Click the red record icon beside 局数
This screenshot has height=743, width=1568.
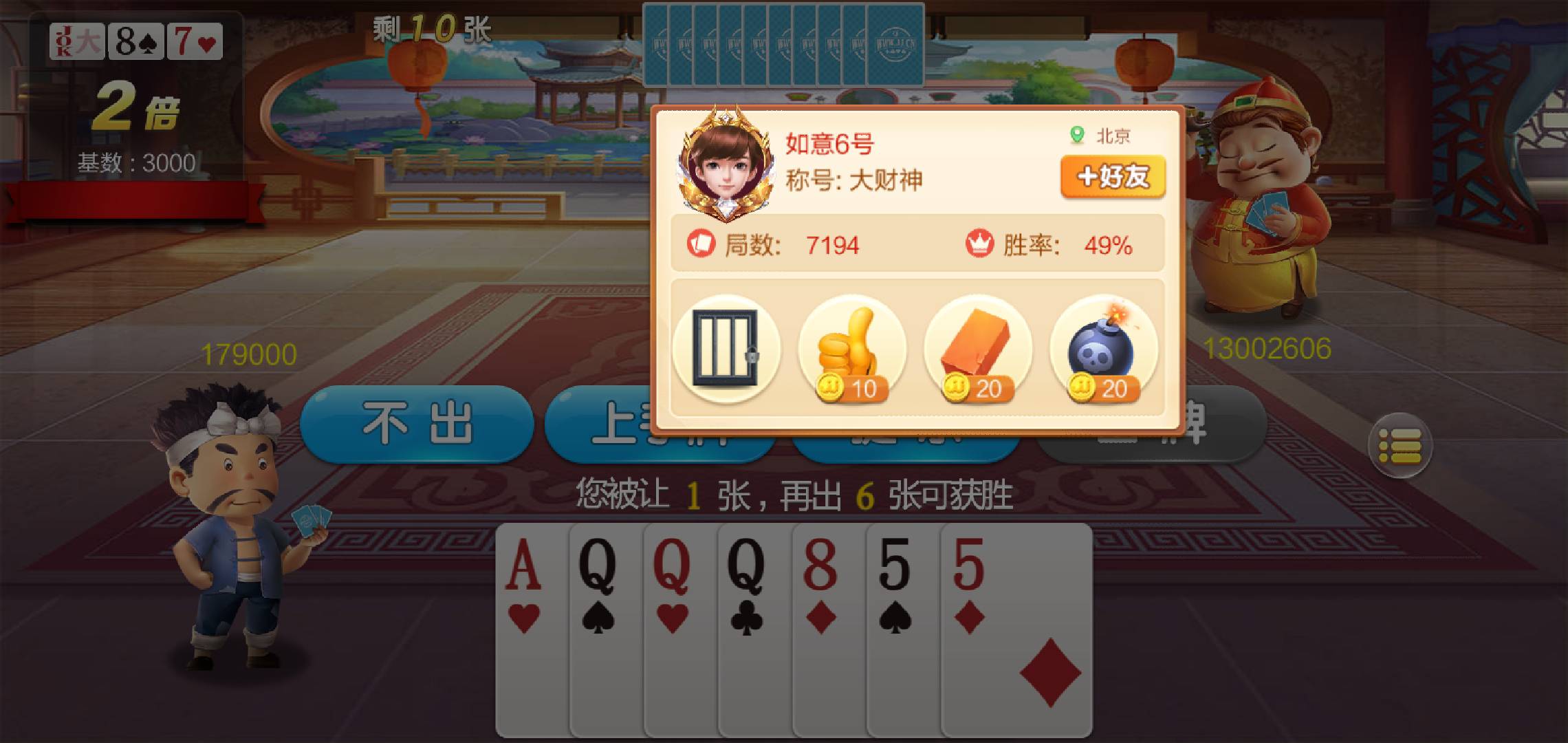click(701, 244)
